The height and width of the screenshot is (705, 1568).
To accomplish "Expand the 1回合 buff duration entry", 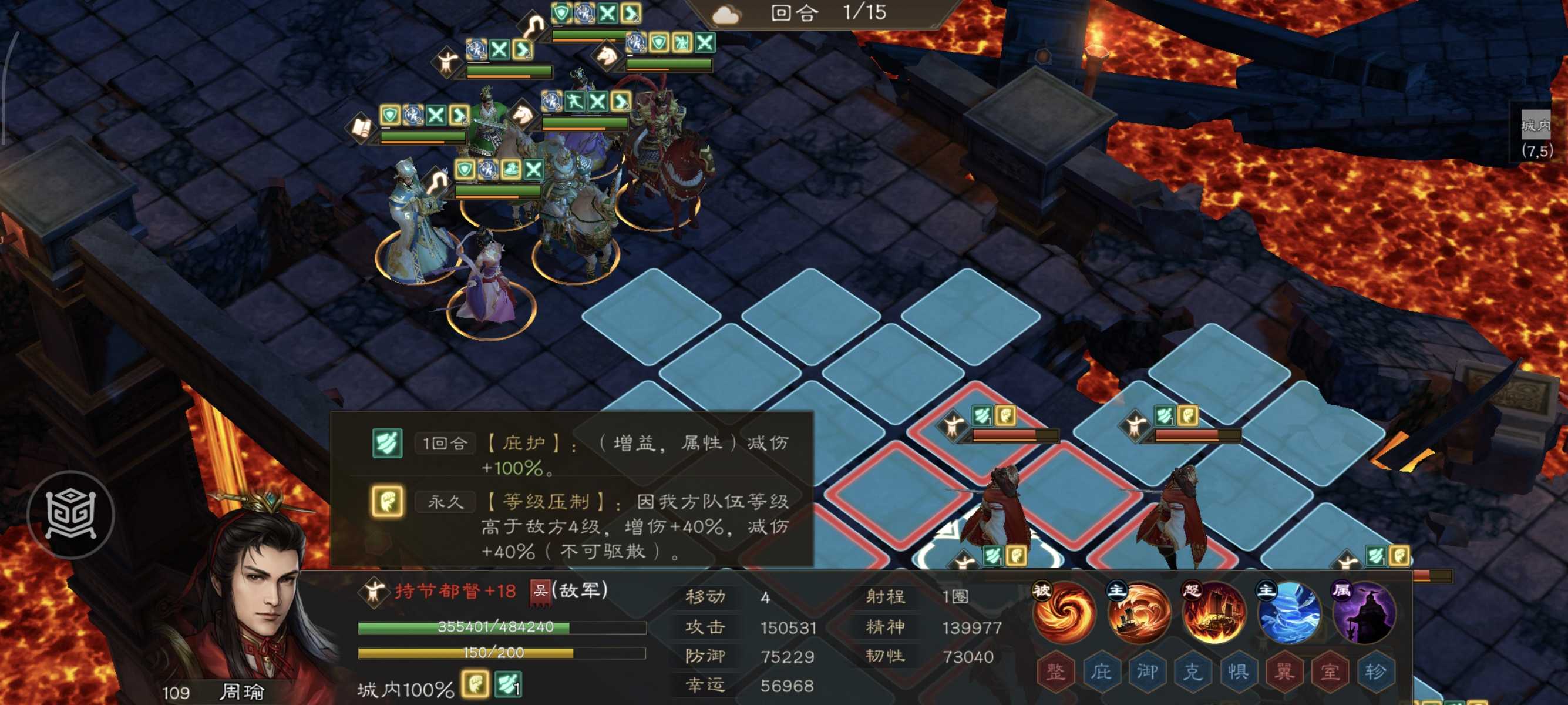I will (445, 444).
